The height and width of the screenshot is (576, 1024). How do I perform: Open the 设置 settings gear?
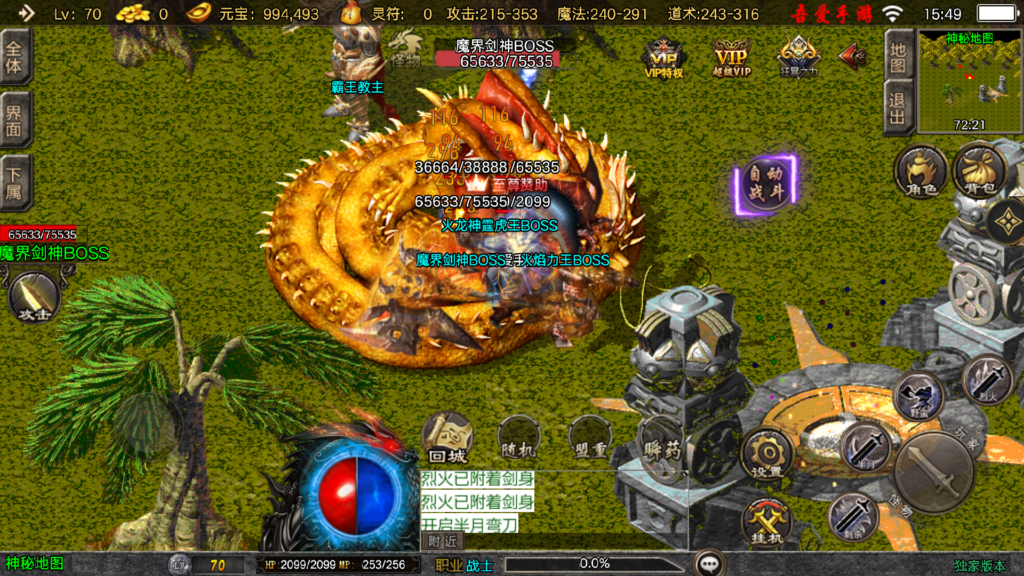tap(767, 456)
